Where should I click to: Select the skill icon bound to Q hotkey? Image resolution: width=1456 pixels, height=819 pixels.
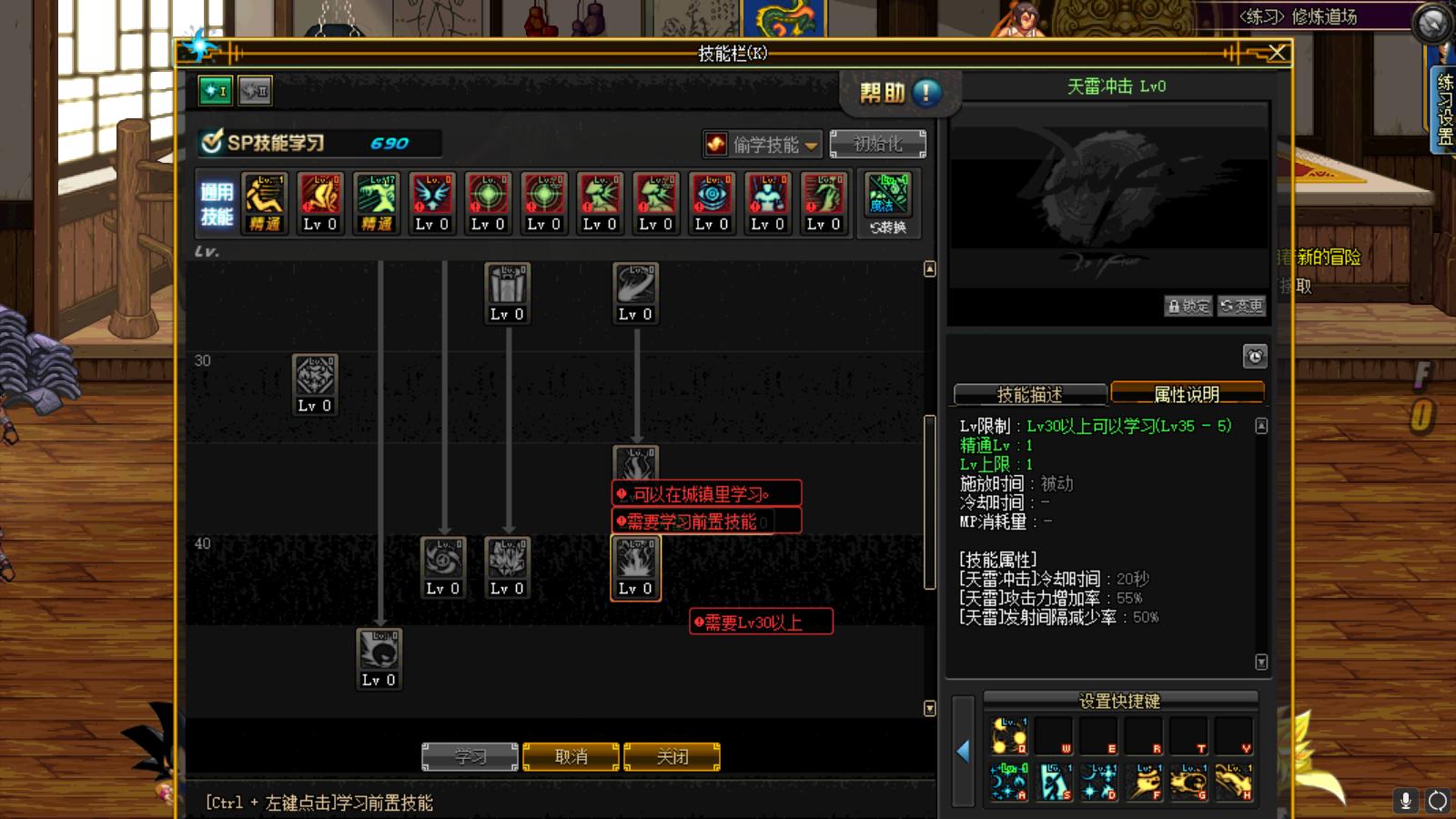tap(1006, 734)
